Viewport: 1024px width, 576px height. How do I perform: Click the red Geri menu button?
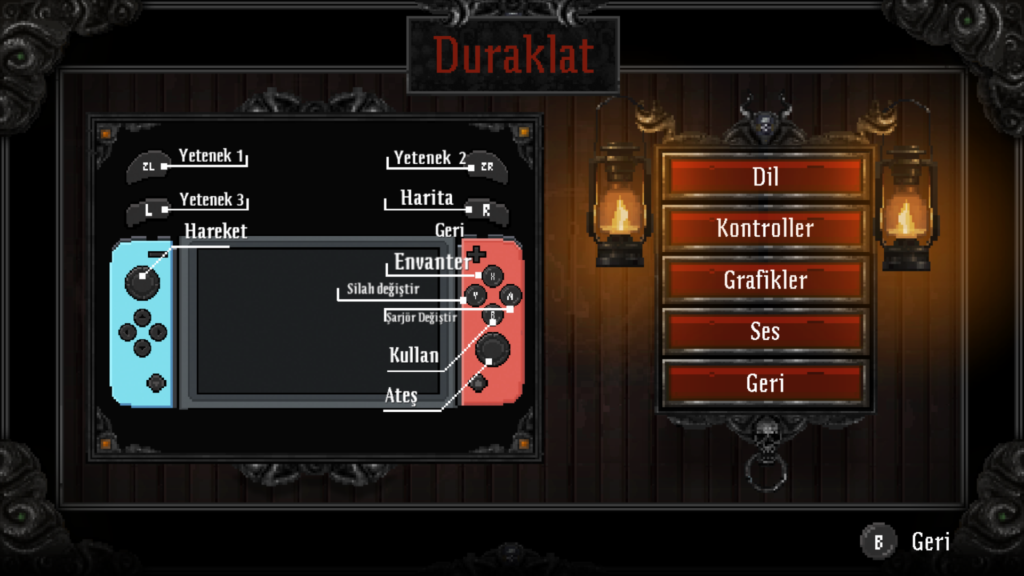(765, 383)
